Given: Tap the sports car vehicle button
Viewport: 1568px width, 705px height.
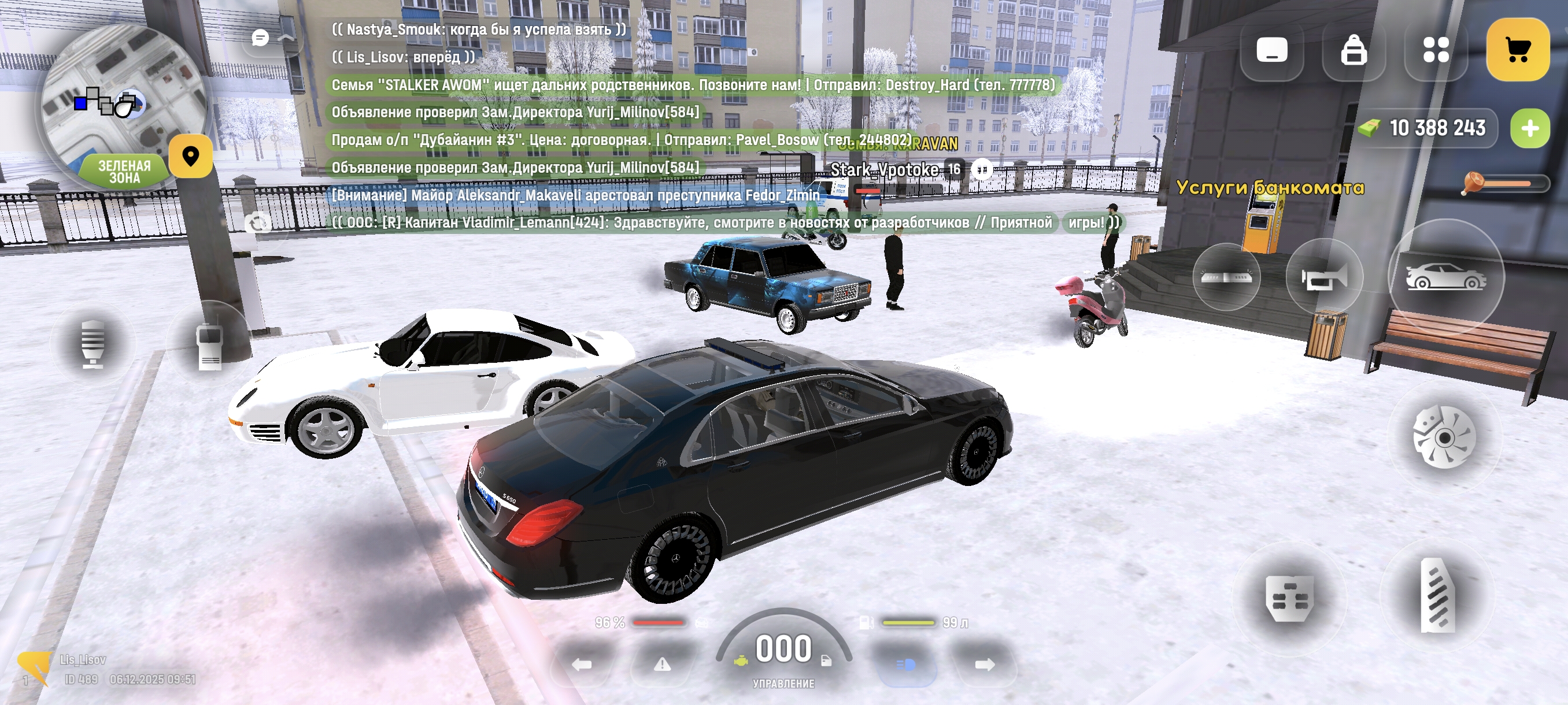Looking at the screenshot, I should tap(1445, 277).
